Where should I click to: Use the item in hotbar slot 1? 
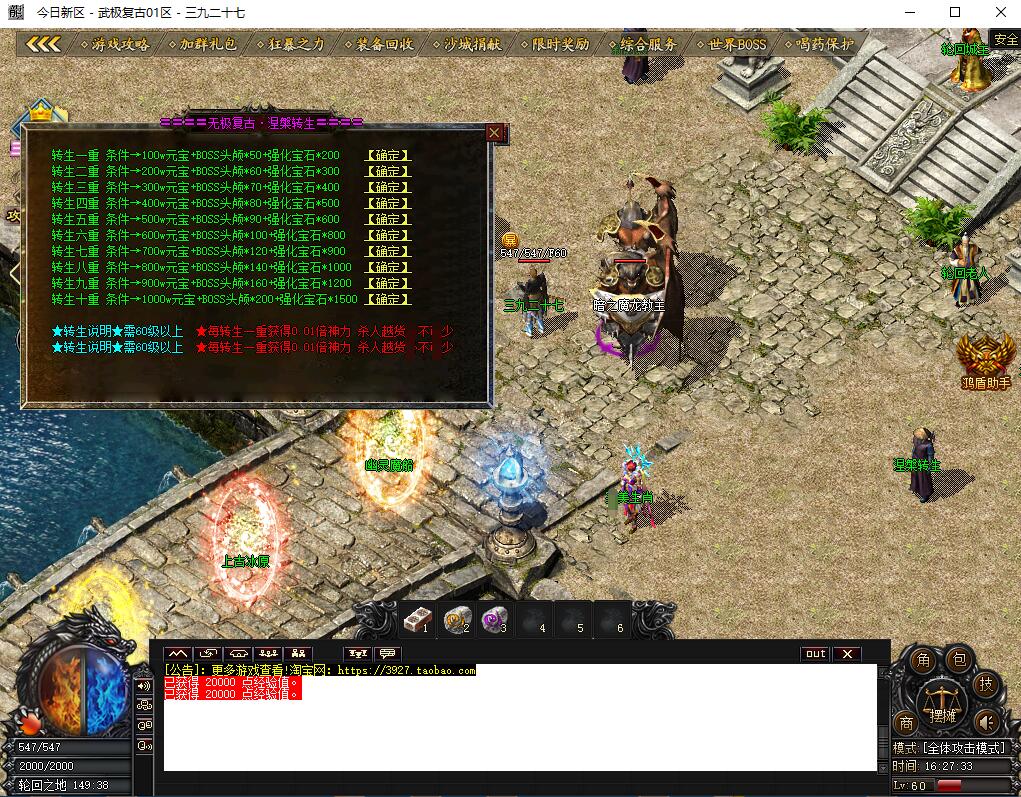tap(416, 620)
